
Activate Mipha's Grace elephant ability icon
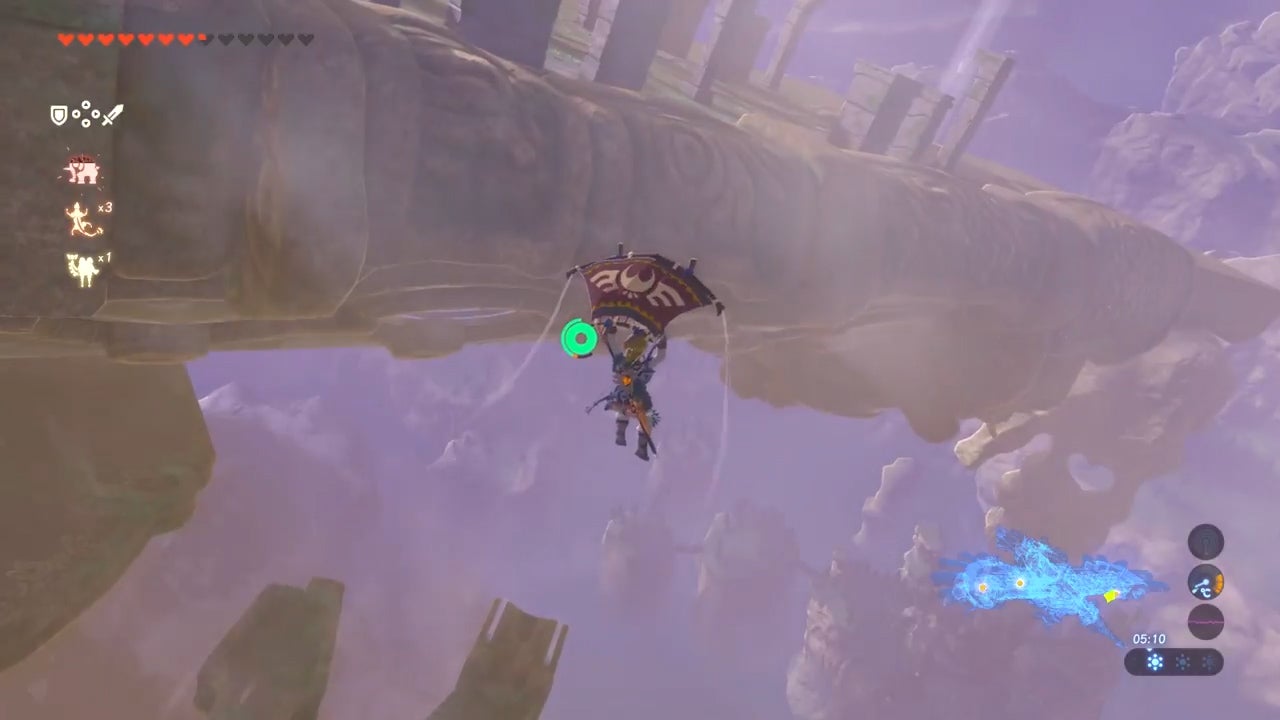coord(81,168)
